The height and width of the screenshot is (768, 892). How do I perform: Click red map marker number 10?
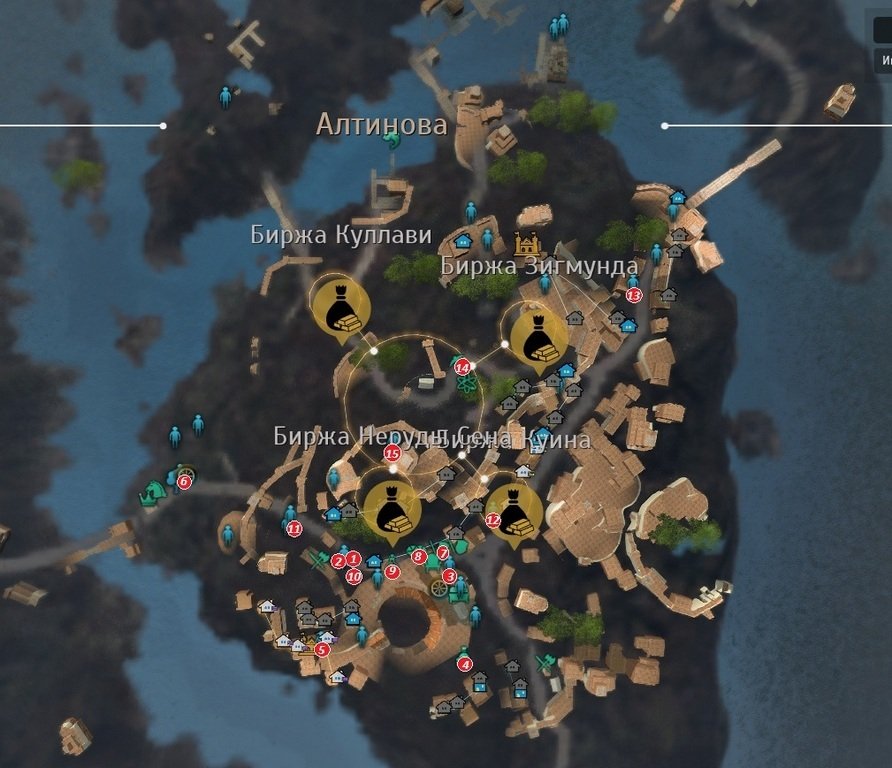click(x=353, y=576)
